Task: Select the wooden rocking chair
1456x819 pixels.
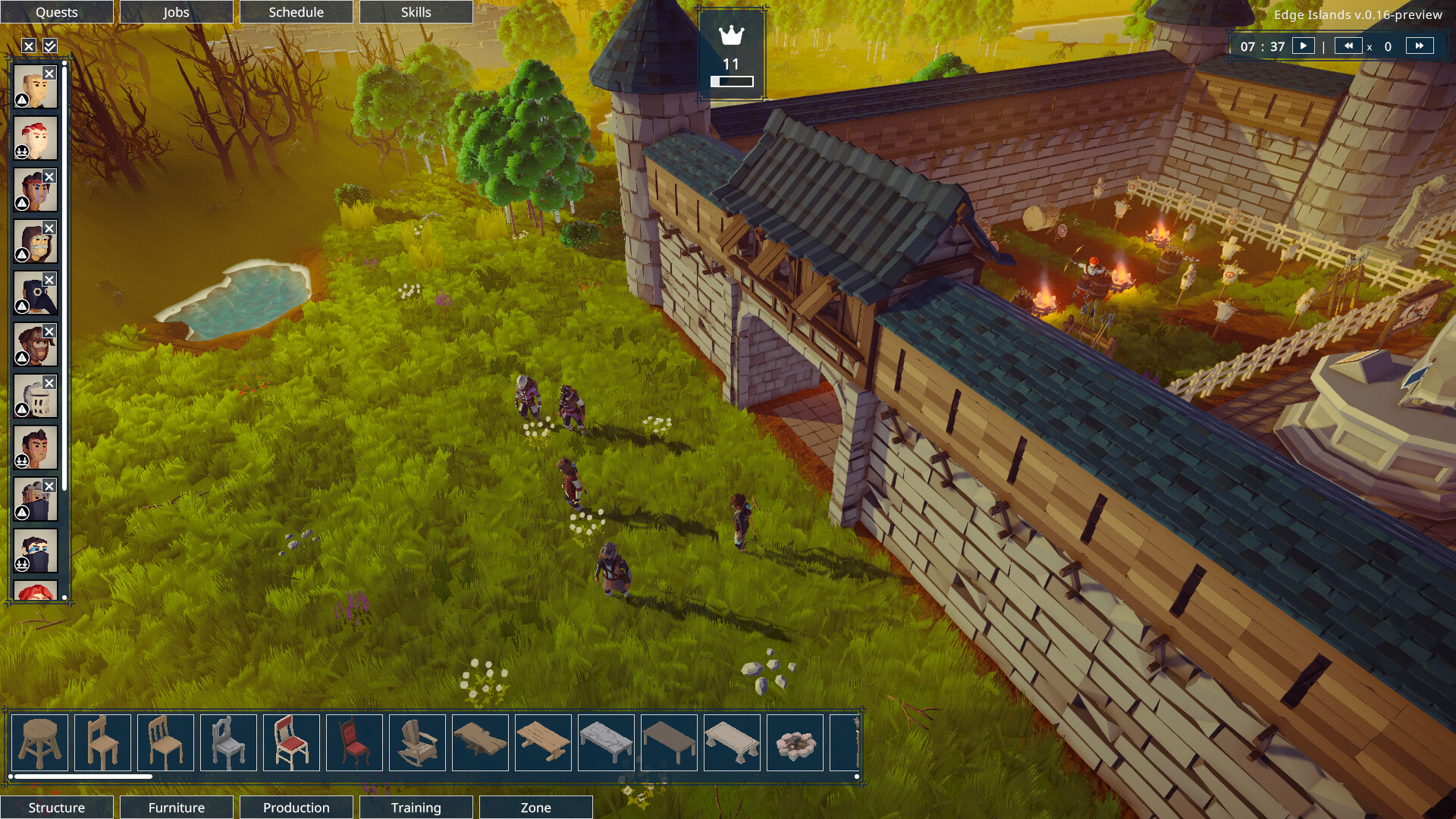Action: [417, 742]
